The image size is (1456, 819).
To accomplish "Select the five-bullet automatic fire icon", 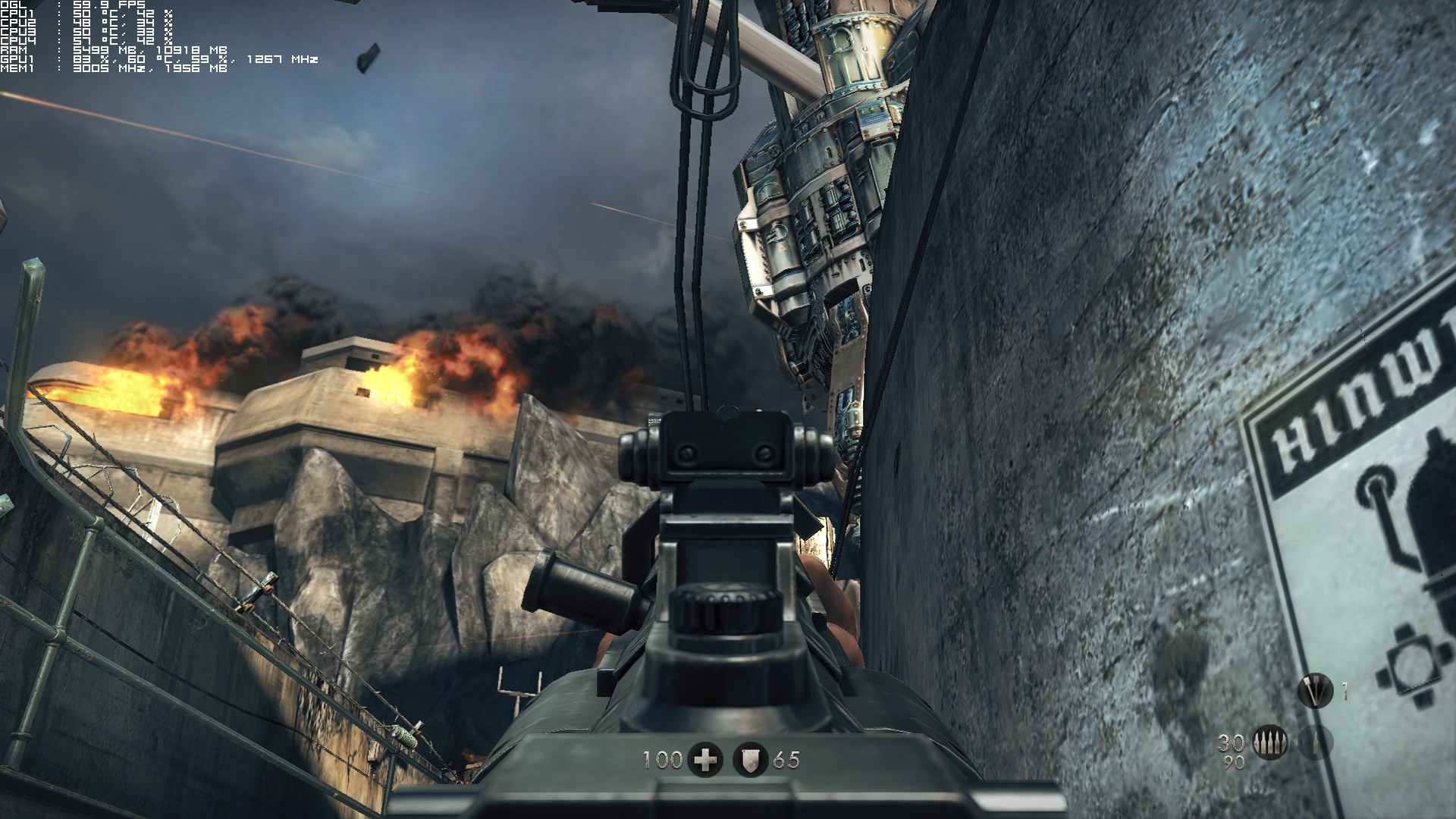I will (1269, 742).
